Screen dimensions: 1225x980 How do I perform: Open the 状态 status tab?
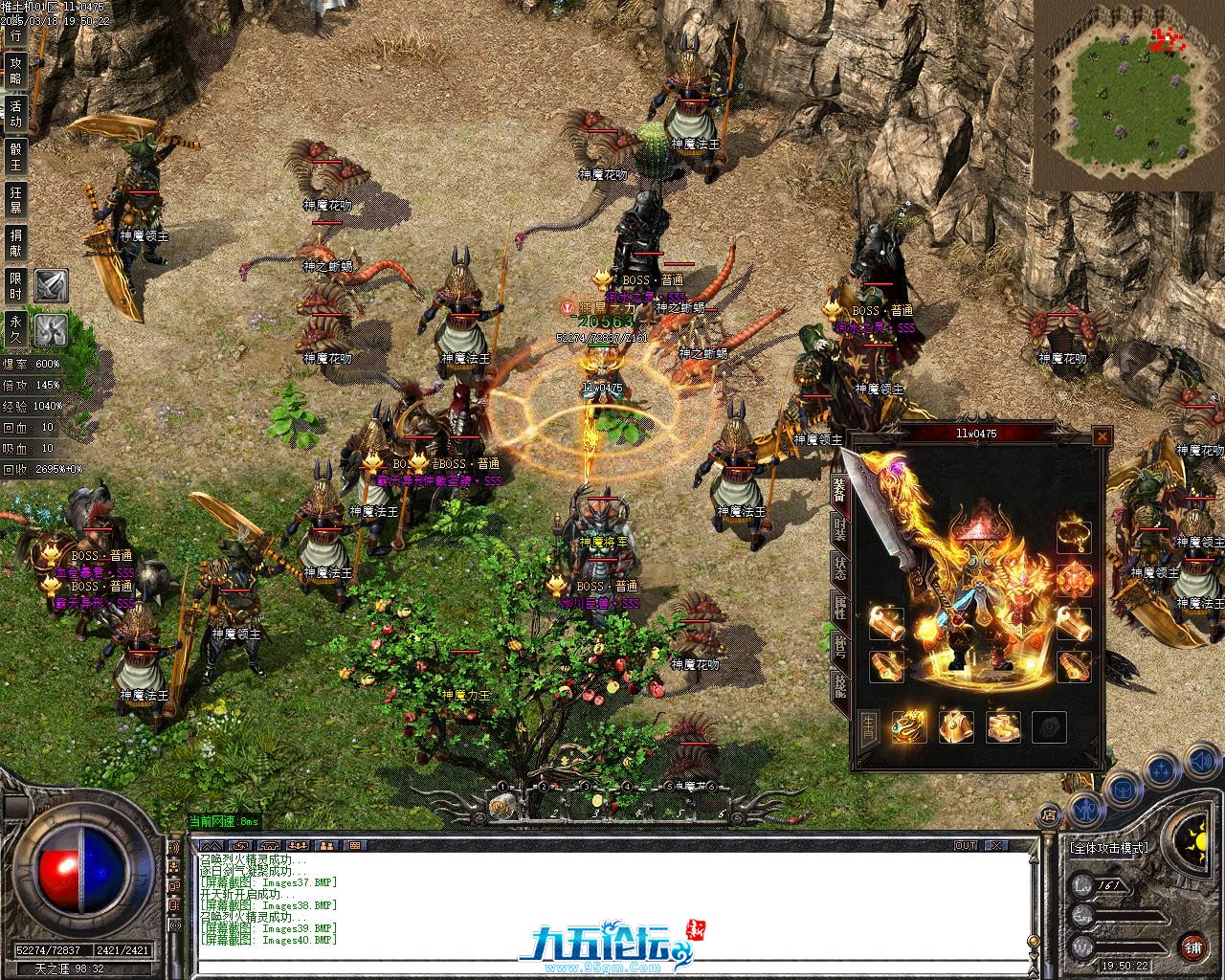coord(839,569)
